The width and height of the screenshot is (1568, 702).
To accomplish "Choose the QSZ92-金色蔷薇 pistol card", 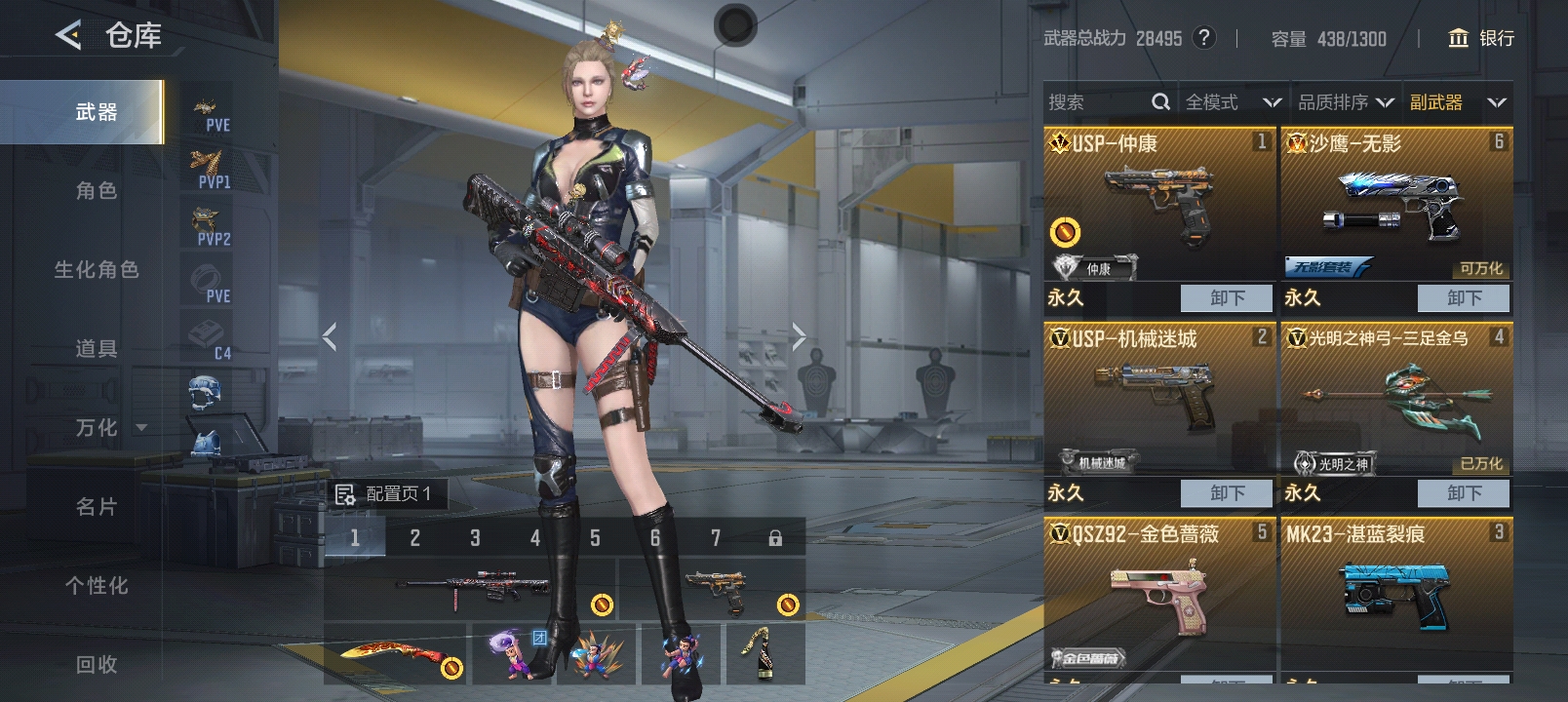I will tap(1159, 595).
